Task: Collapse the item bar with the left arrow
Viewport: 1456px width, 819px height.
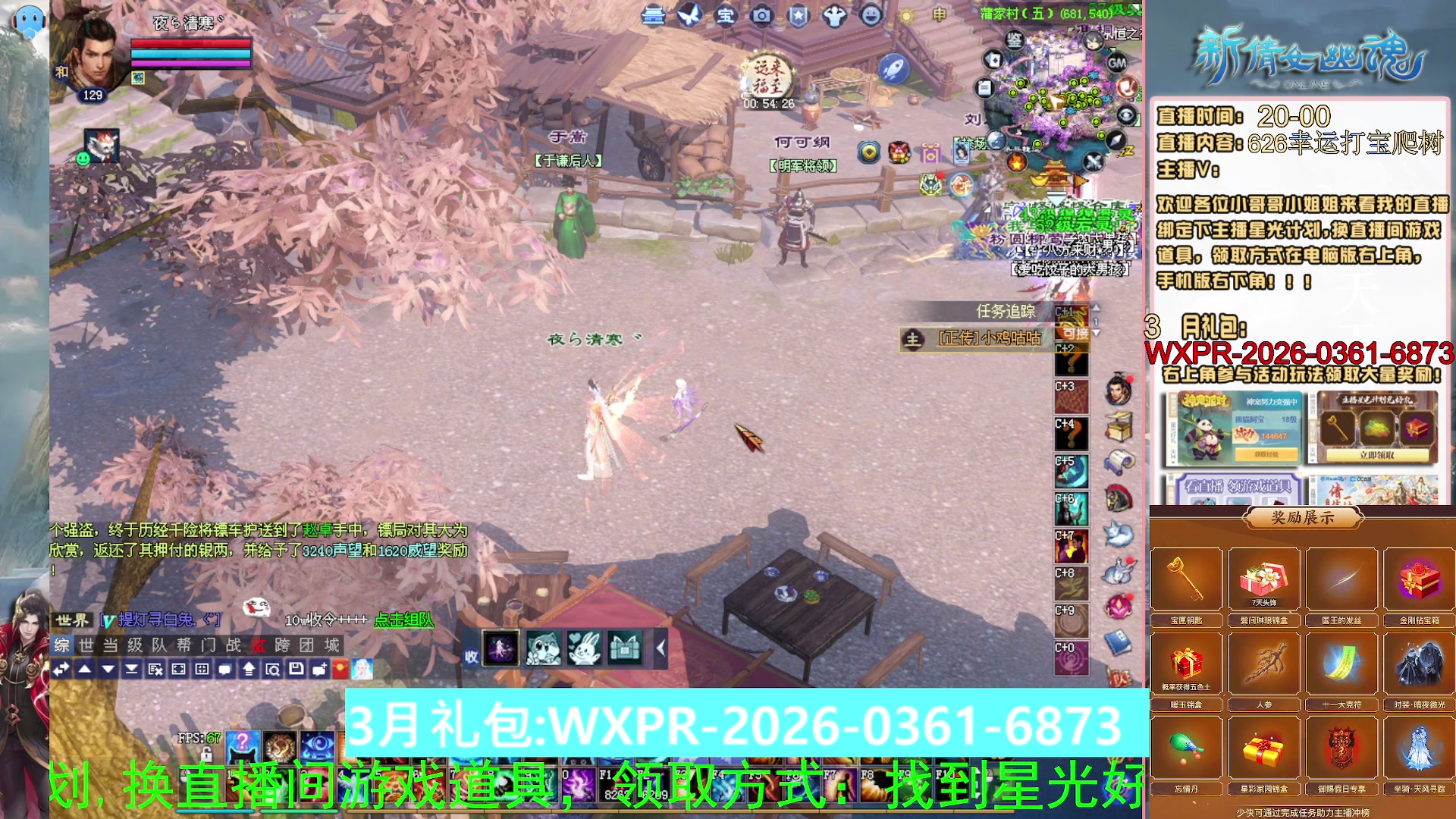Action: click(x=662, y=648)
